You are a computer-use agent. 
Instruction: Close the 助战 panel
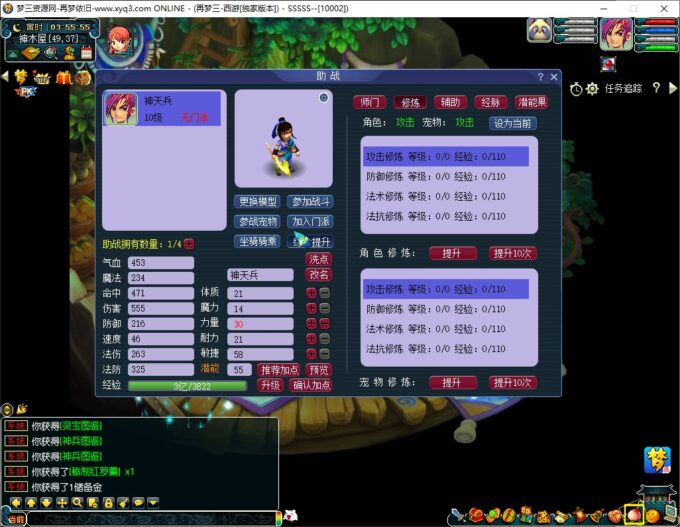[x=554, y=76]
